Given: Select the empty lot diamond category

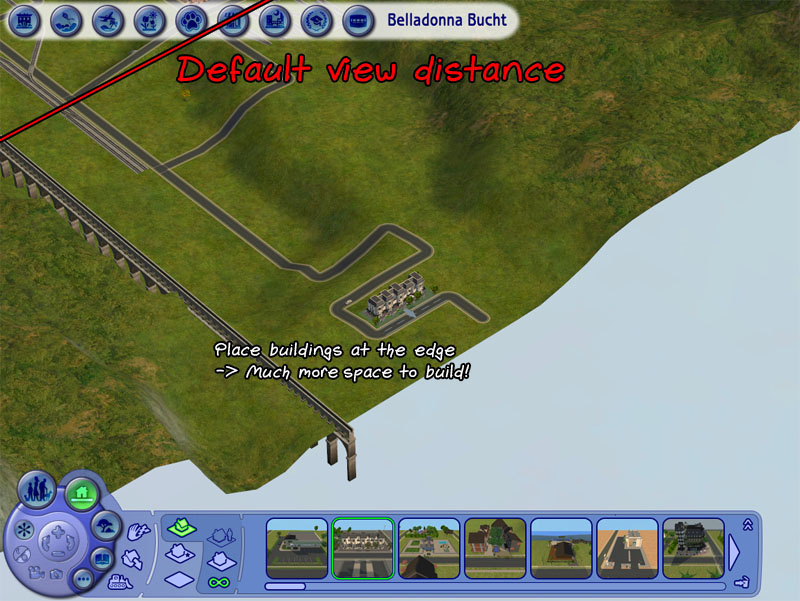Looking at the screenshot, I should pos(178,578).
